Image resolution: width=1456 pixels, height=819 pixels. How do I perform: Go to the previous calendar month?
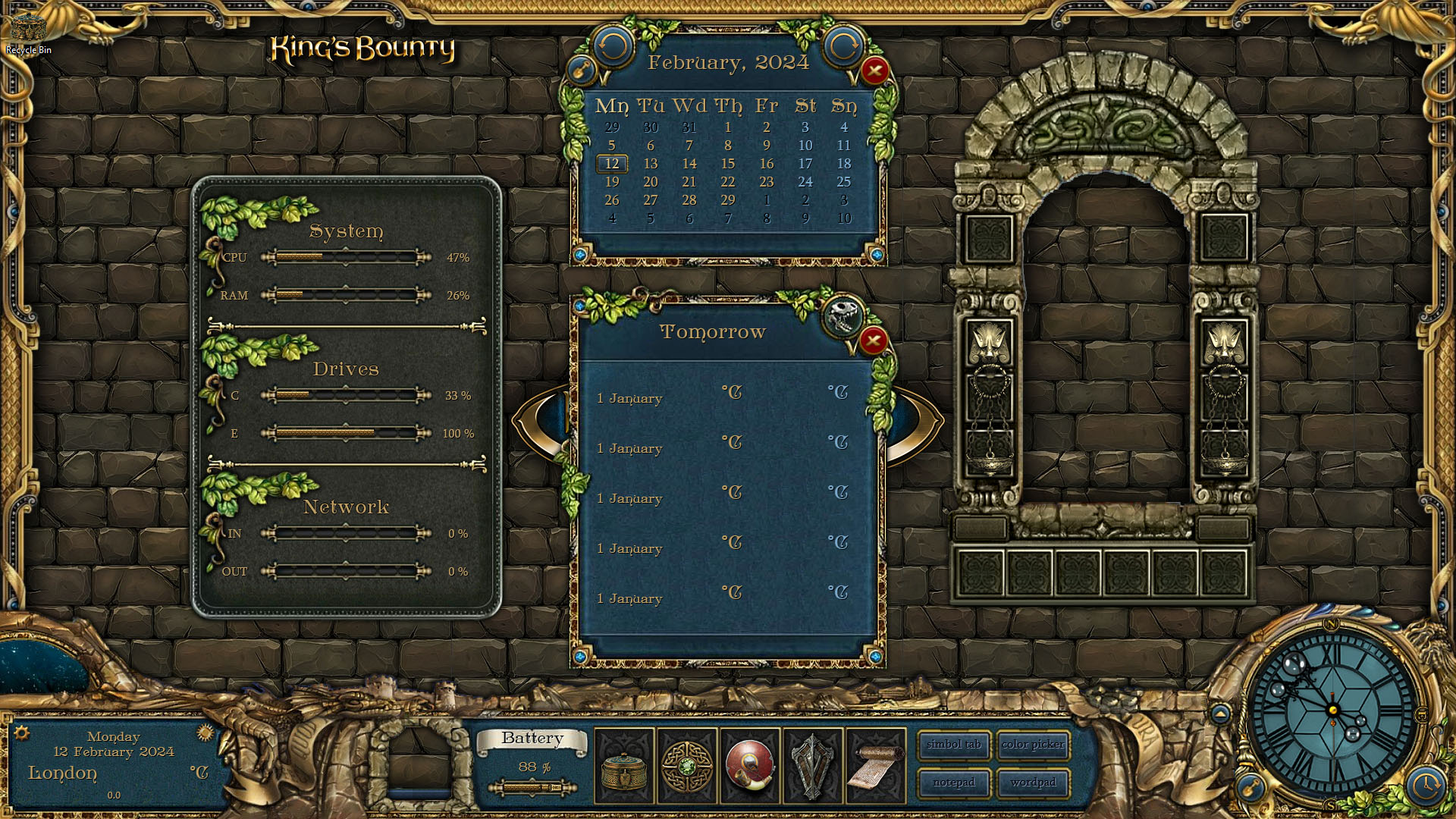[613, 47]
